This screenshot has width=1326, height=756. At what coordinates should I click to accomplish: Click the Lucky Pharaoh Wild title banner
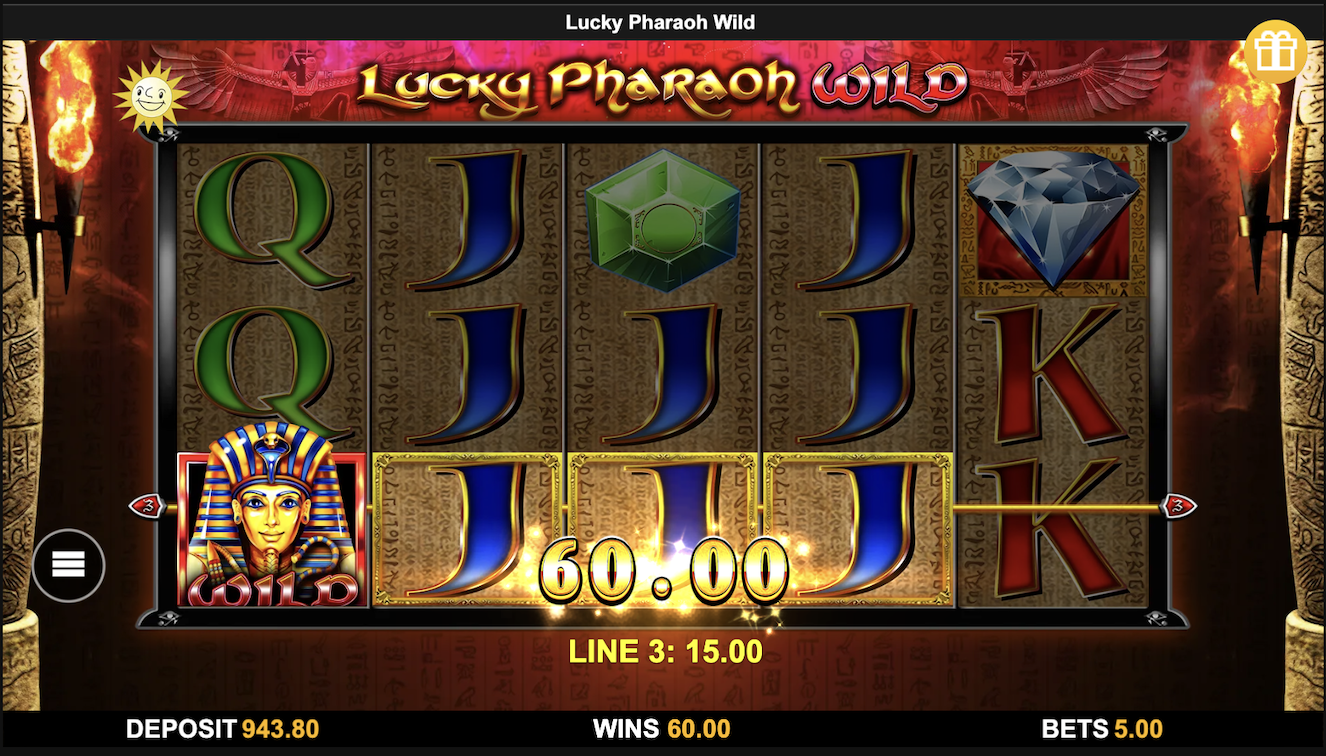coord(663,85)
